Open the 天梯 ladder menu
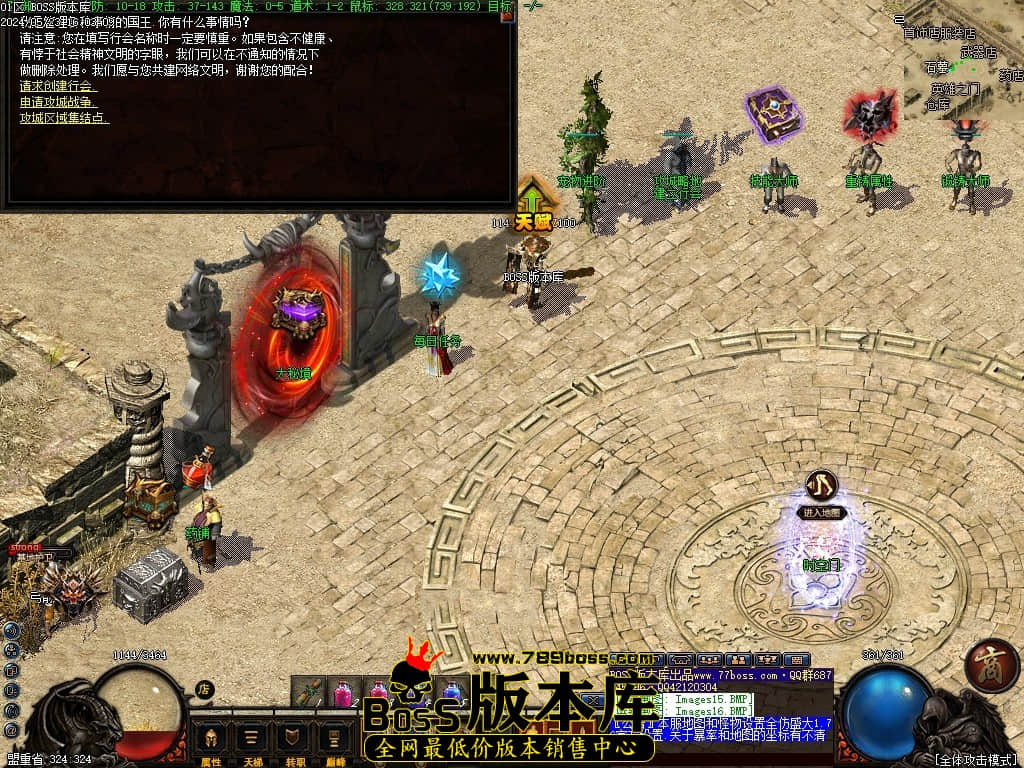1024x768 pixels. click(253, 741)
